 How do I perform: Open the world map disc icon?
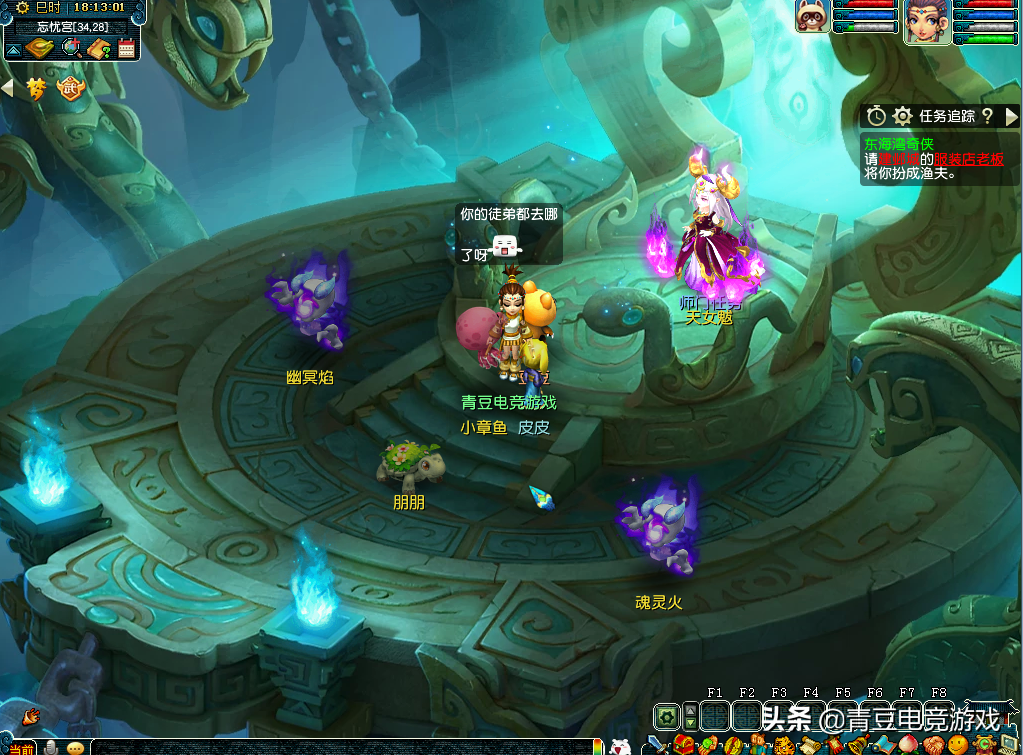38,48
